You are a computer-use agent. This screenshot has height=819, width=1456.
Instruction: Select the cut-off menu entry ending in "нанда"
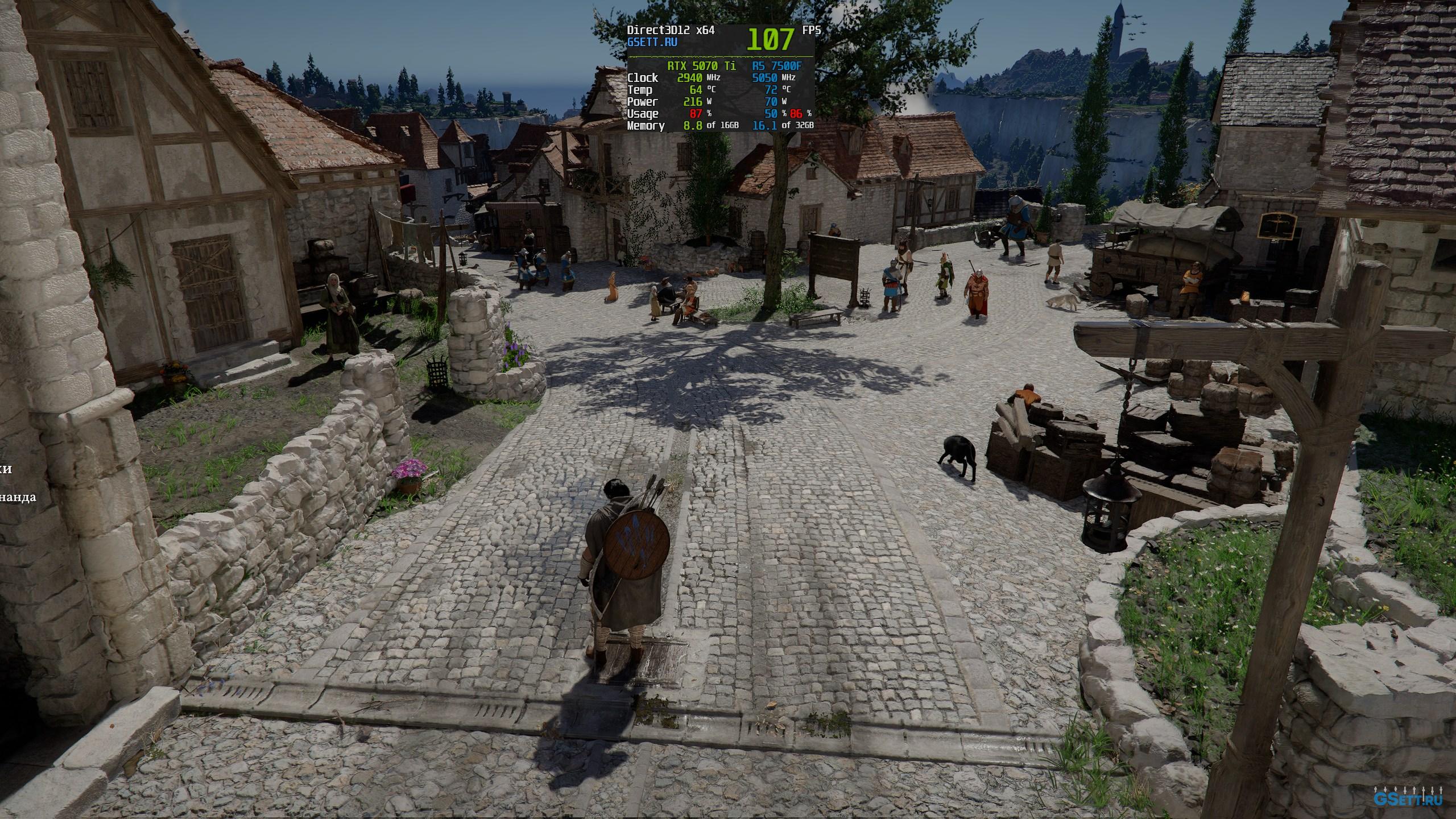[x=18, y=497]
